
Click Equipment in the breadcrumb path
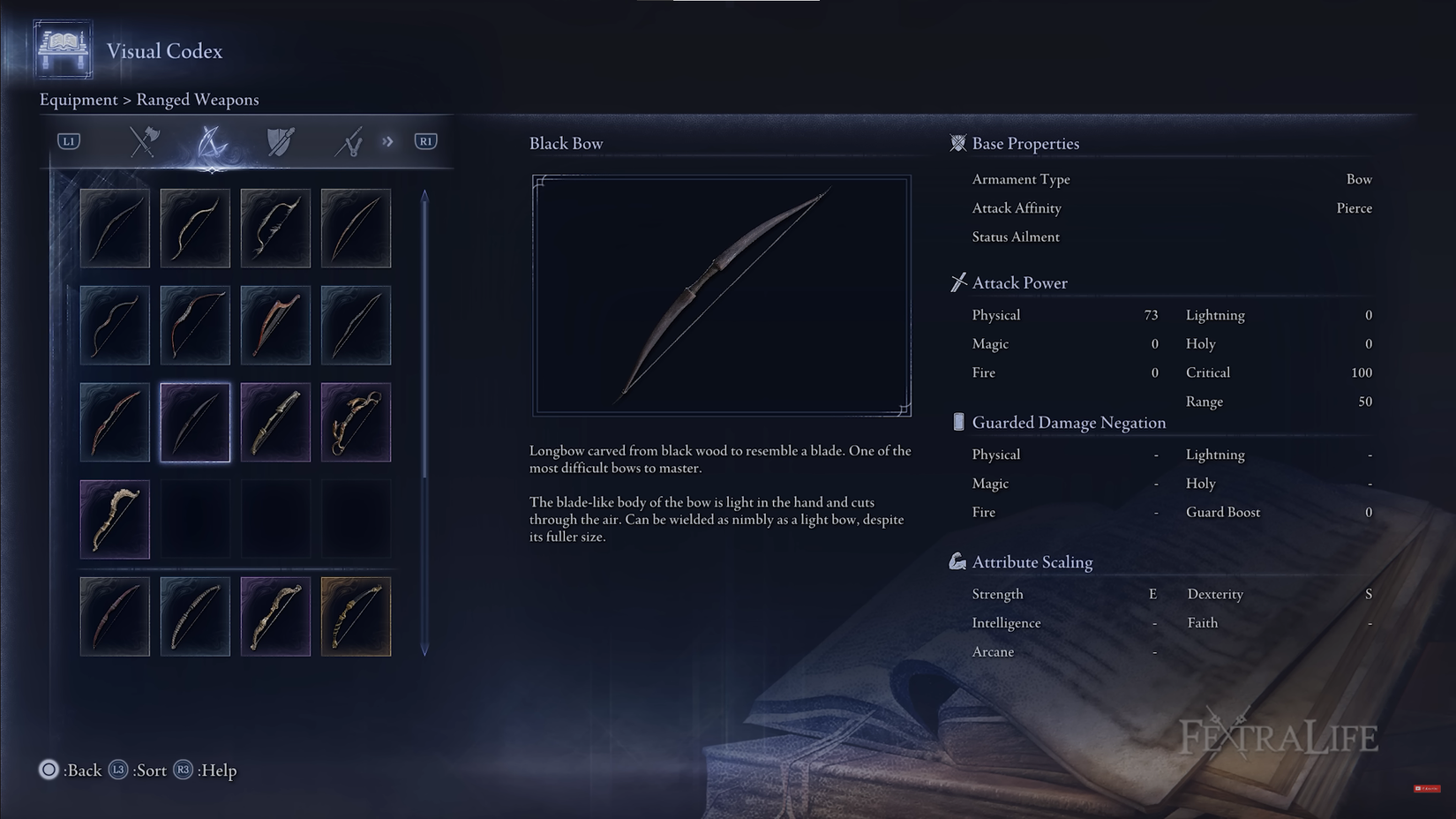point(78,100)
